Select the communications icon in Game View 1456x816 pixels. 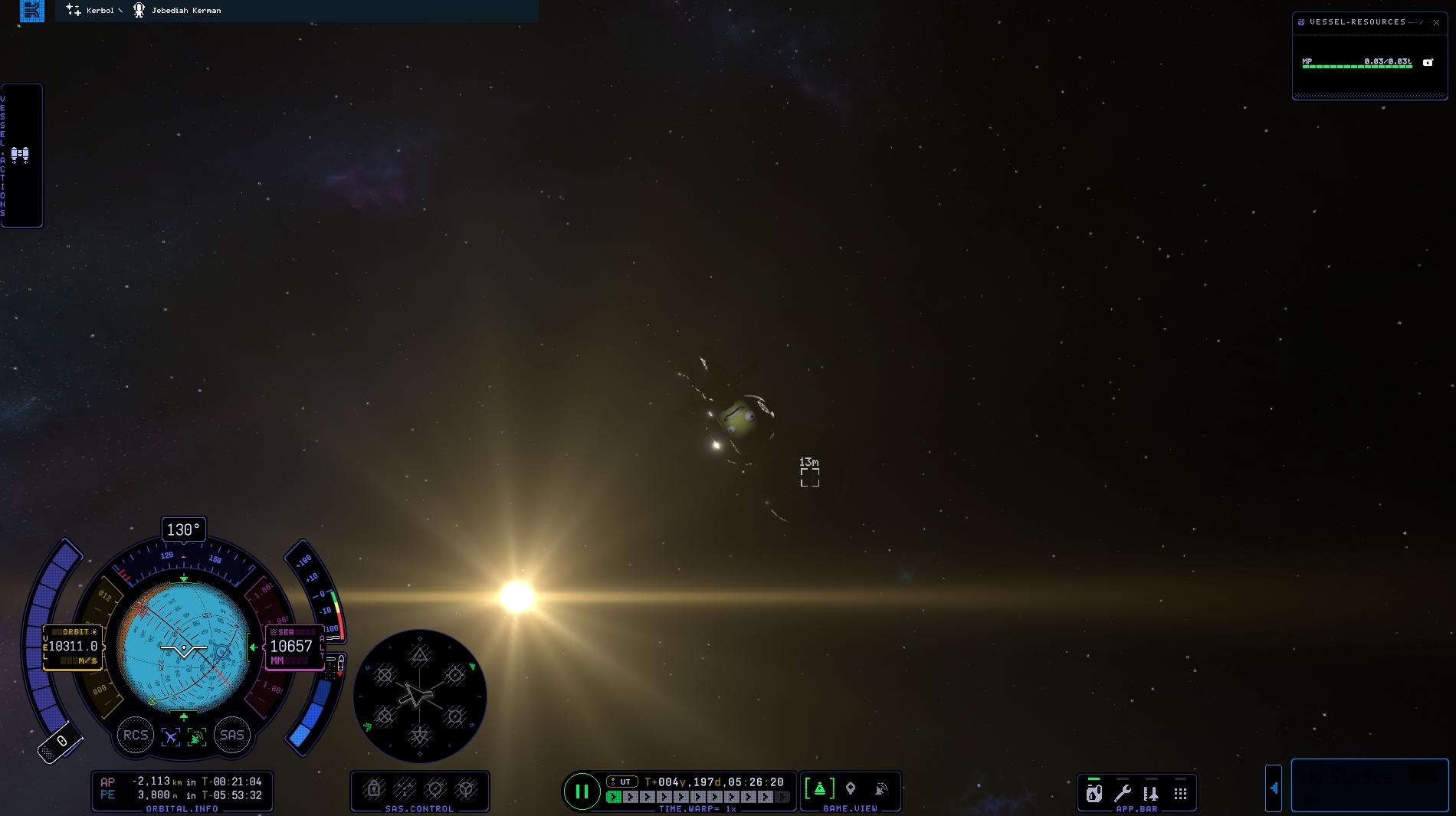[x=880, y=788]
